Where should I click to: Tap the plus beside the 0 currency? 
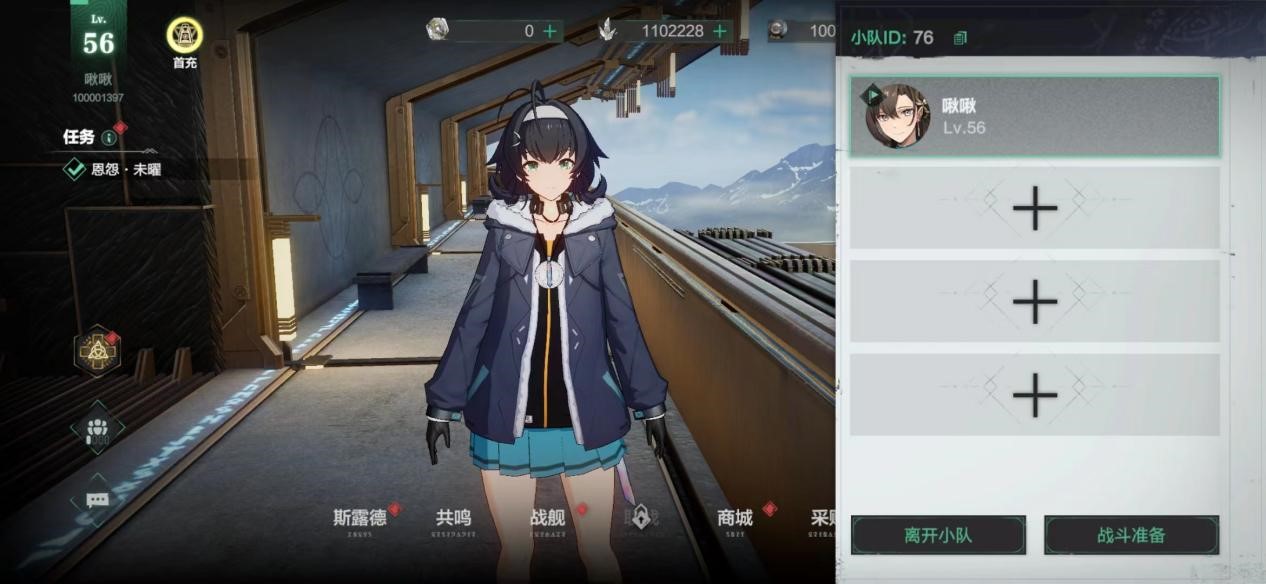point(550,31)
